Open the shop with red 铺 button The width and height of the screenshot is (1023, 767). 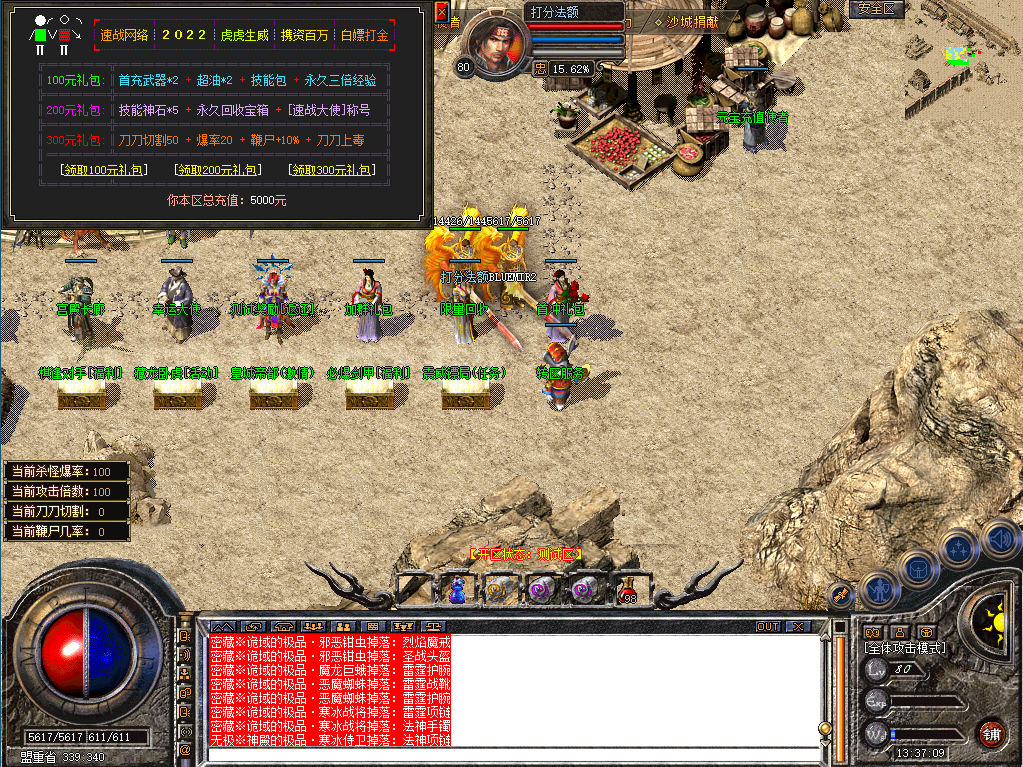pyautogui.click(x=990, y=732)
